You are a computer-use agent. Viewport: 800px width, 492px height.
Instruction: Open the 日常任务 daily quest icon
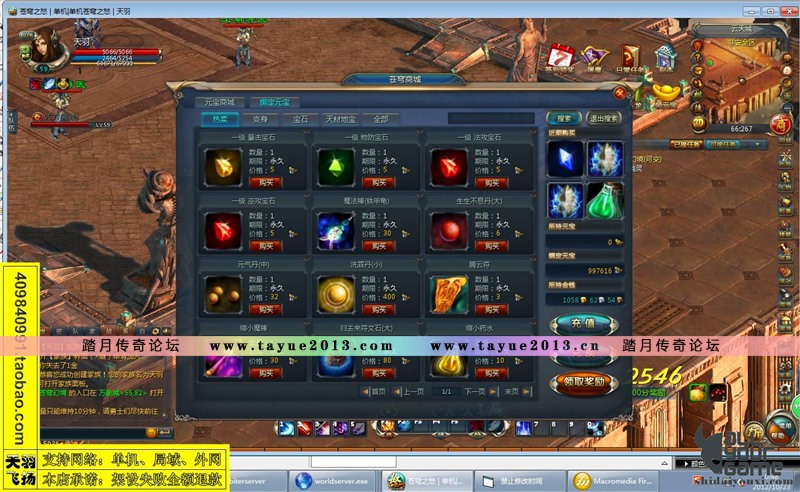click(630, 58)
